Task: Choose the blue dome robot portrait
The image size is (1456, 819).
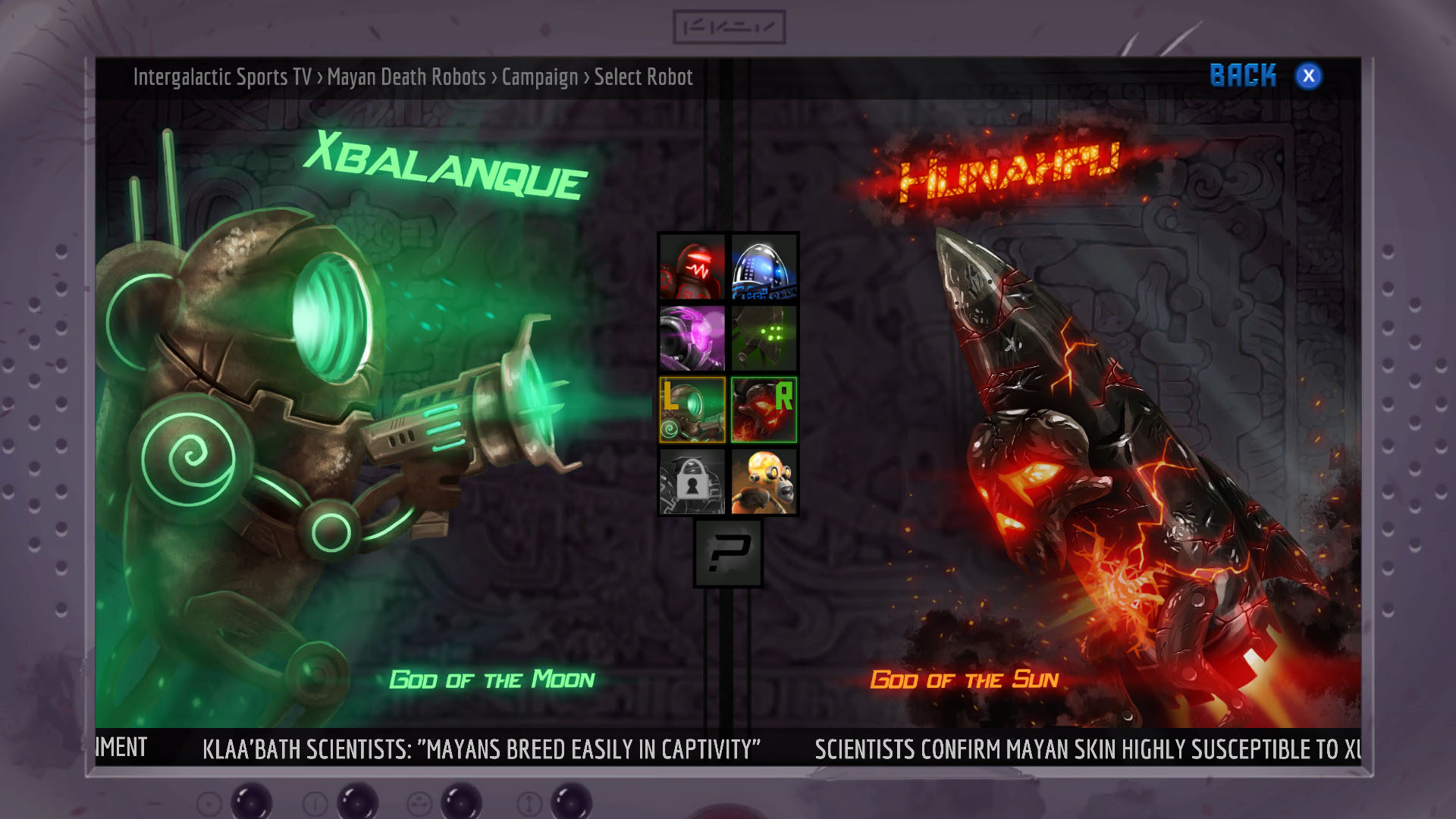Action: [764, 268]
